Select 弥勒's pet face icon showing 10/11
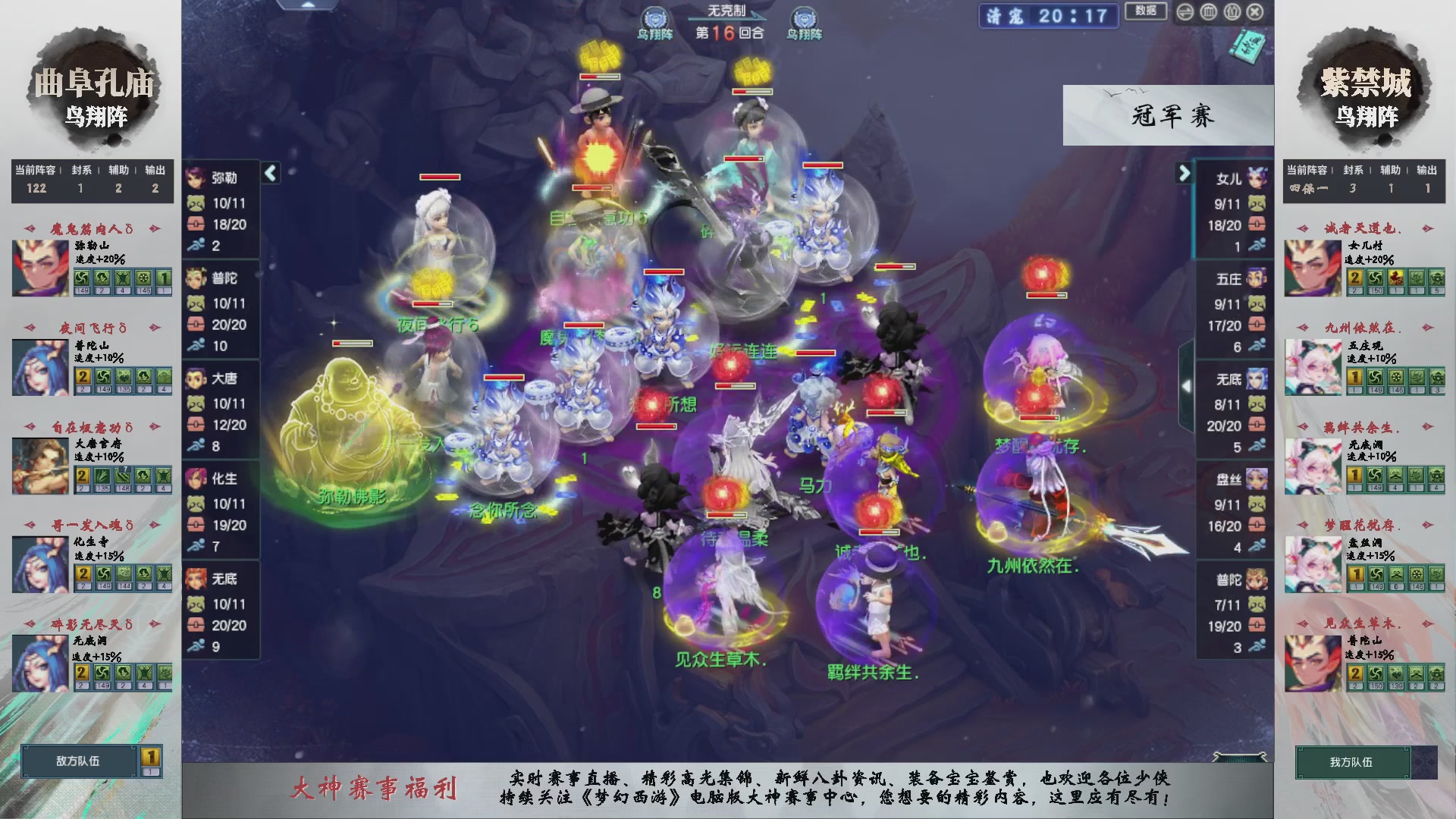The width and height of the screenshot is (1456, 819). (x=195, y=203)
